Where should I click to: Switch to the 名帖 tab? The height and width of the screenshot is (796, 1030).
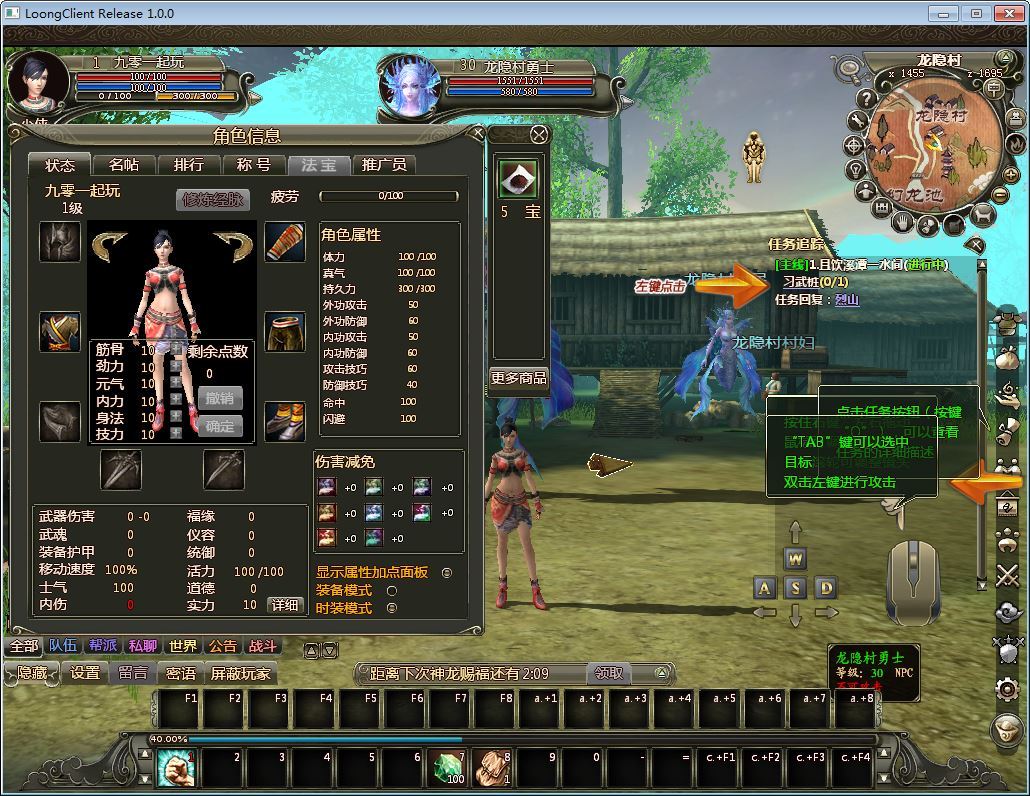click(x=124, y=165)
